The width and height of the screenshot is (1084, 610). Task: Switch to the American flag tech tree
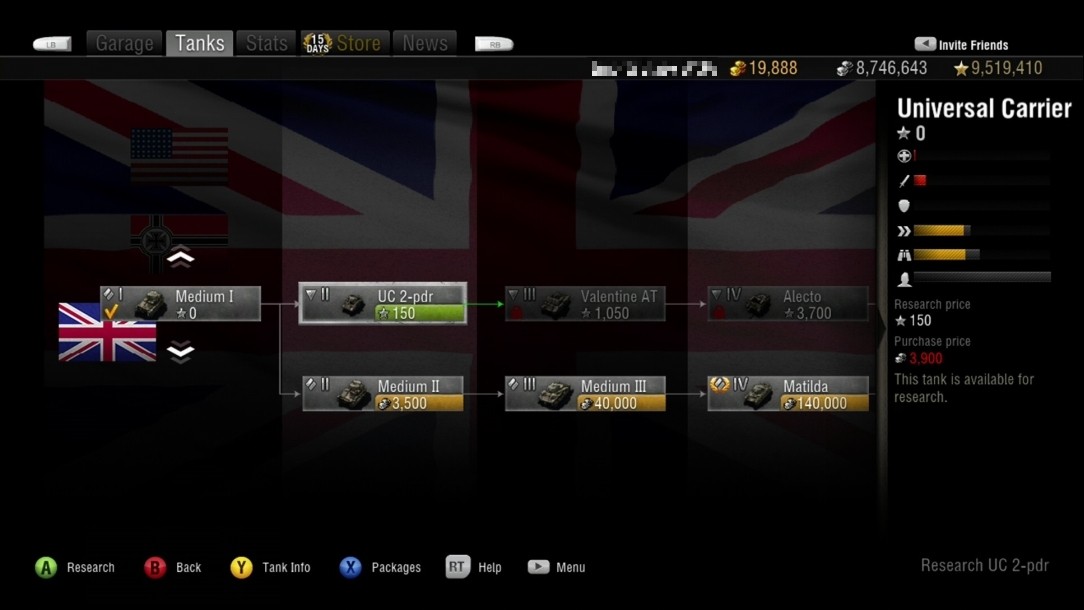(x=179, y=155)
